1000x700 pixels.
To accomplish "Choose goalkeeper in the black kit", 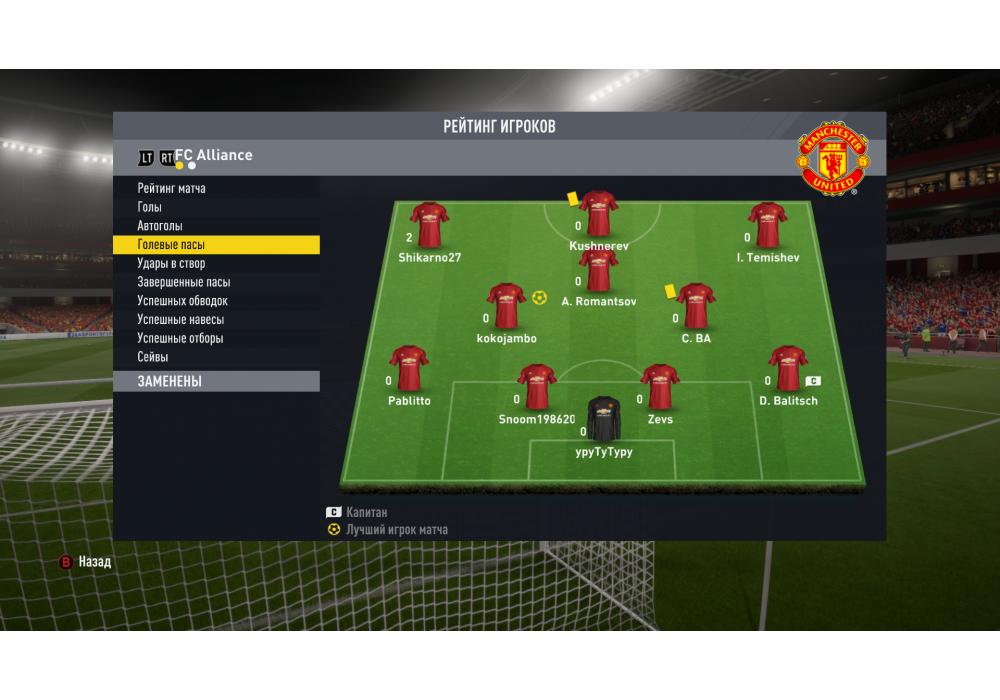I will 603,420.
